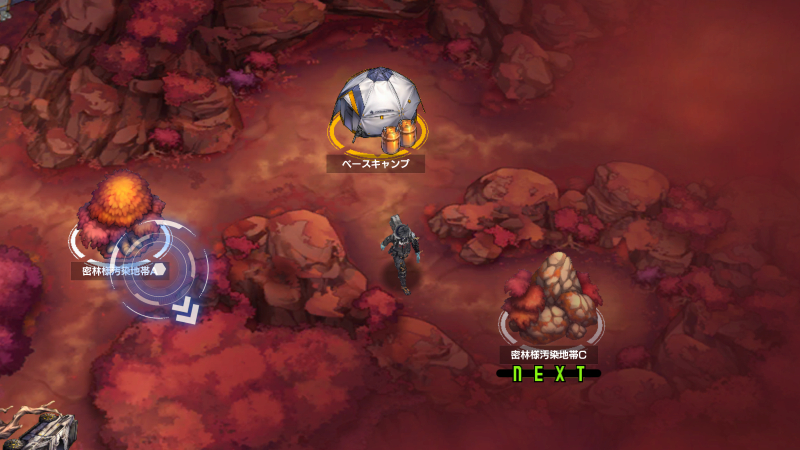This screenshot has height=450, width=800.
Task: Select the ベースキャンプ base camp node
Action: coord(377,112)
